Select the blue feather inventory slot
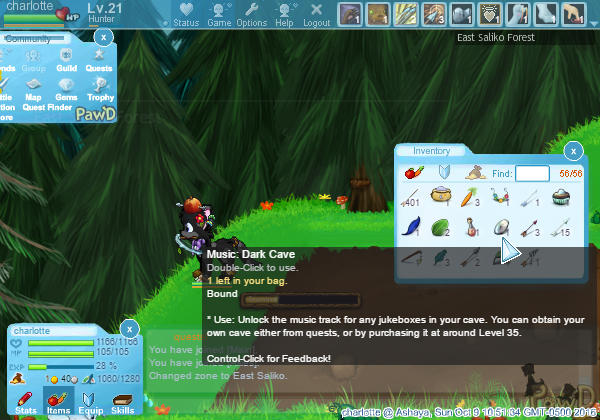 tap(411, 227)
